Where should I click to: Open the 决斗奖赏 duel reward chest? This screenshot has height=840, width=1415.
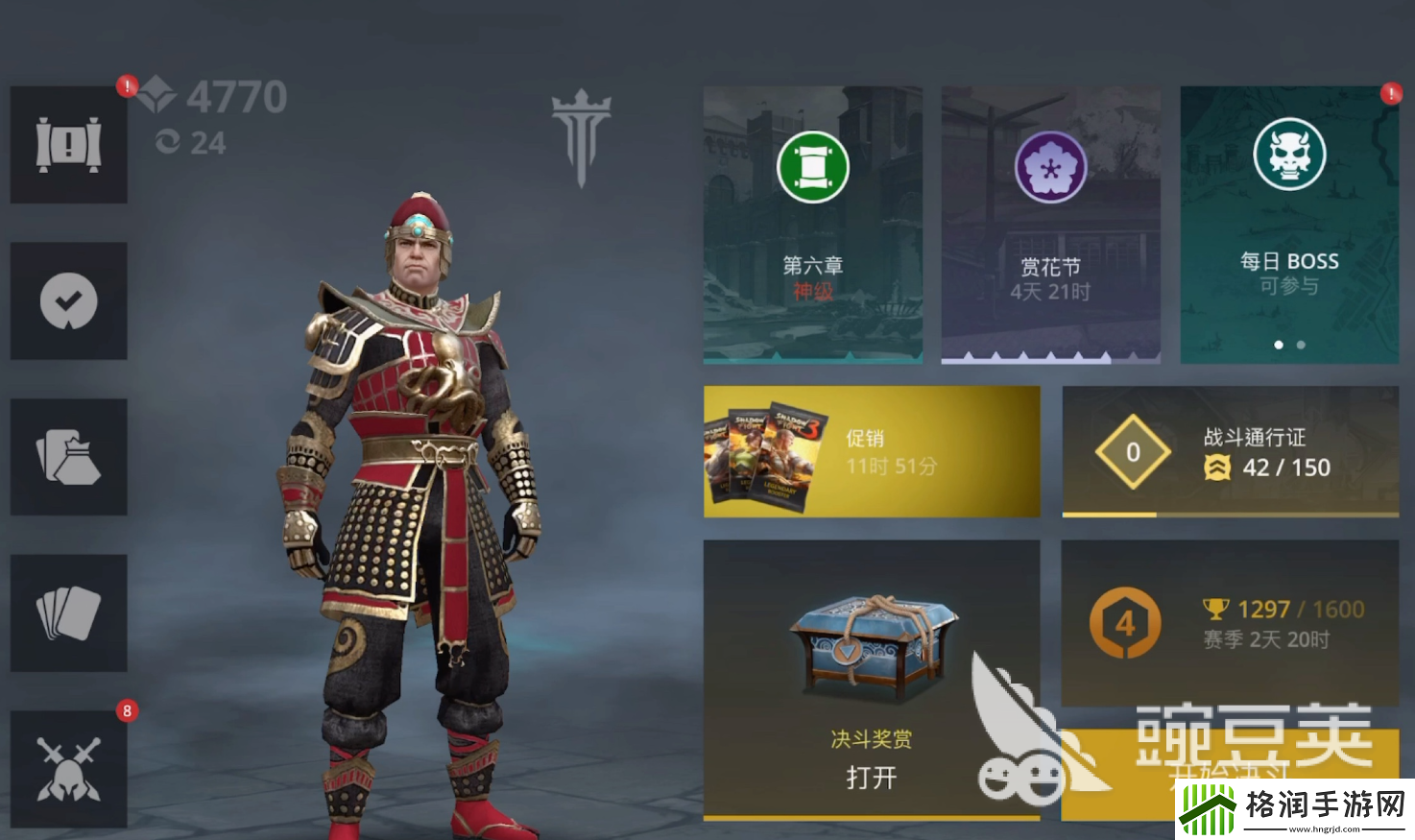[x=872, y=679]
